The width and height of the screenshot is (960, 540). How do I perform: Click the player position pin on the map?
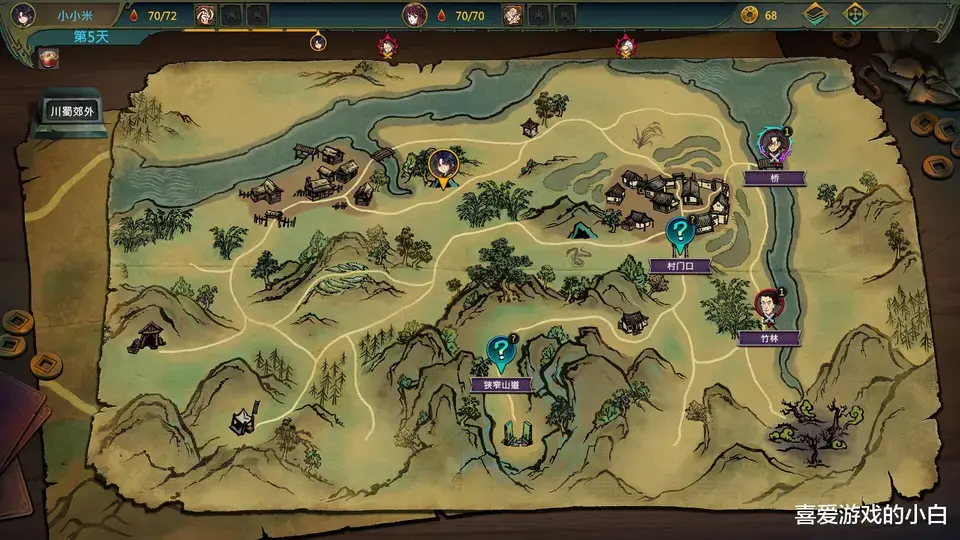[x=443, y=167]
